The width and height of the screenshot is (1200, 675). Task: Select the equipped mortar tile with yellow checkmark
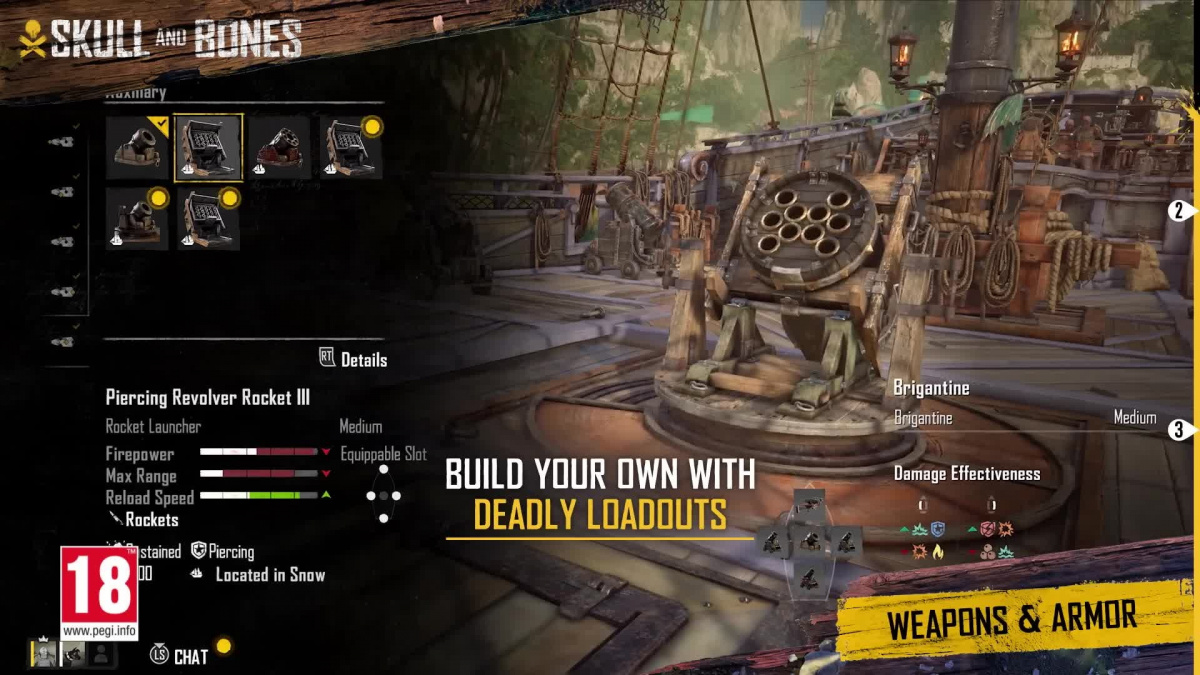137,148
